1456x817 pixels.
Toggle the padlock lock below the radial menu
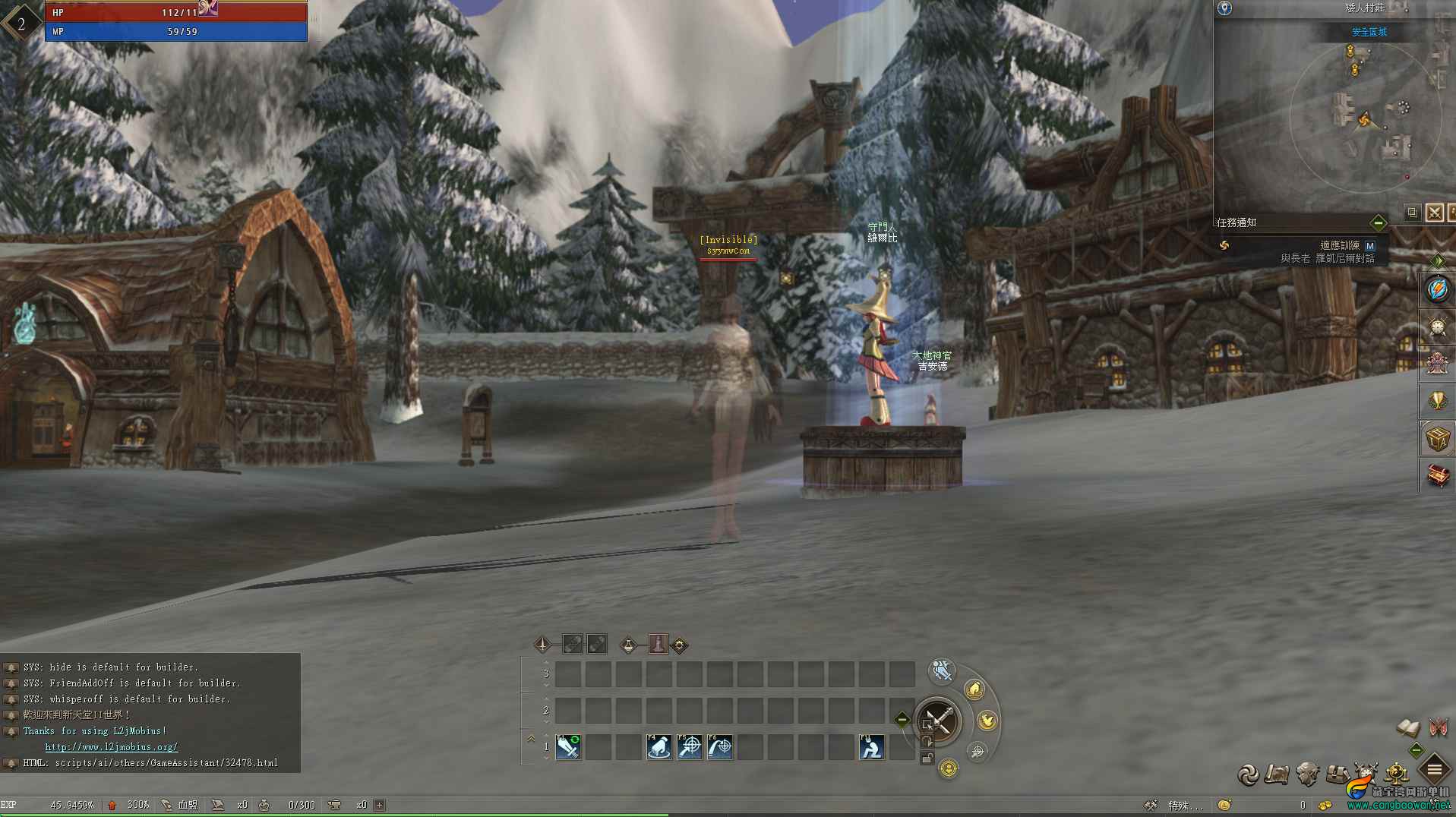927,757
